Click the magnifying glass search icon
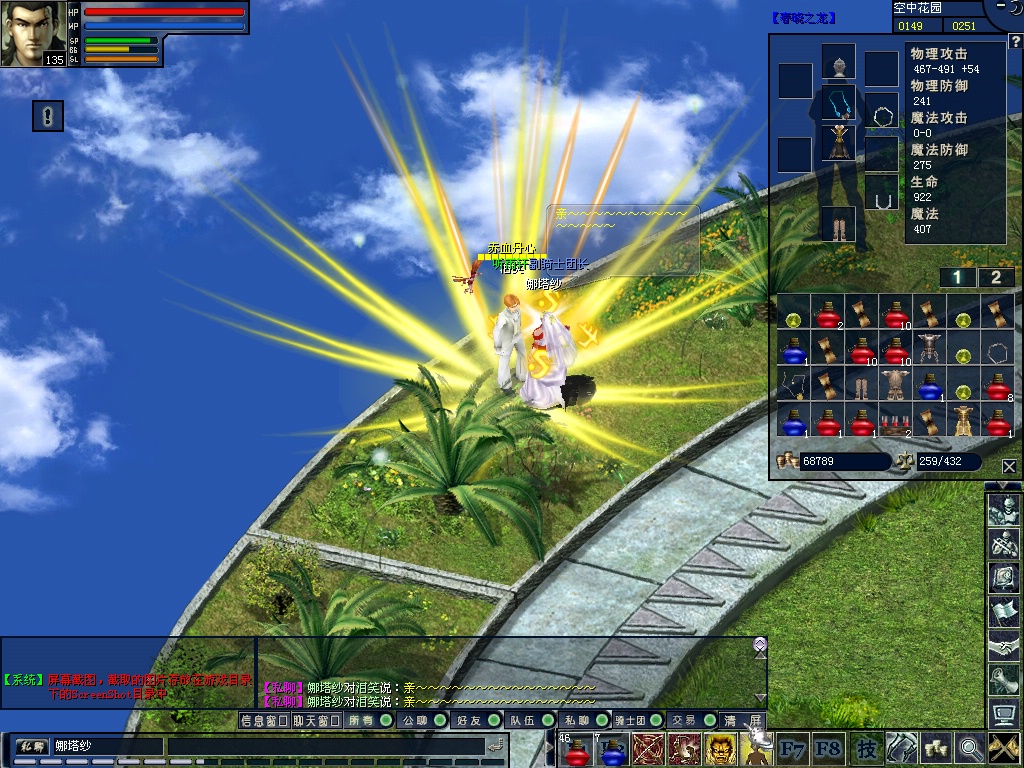The width and height of the screenshot is (1024, 768). point(969,747)
